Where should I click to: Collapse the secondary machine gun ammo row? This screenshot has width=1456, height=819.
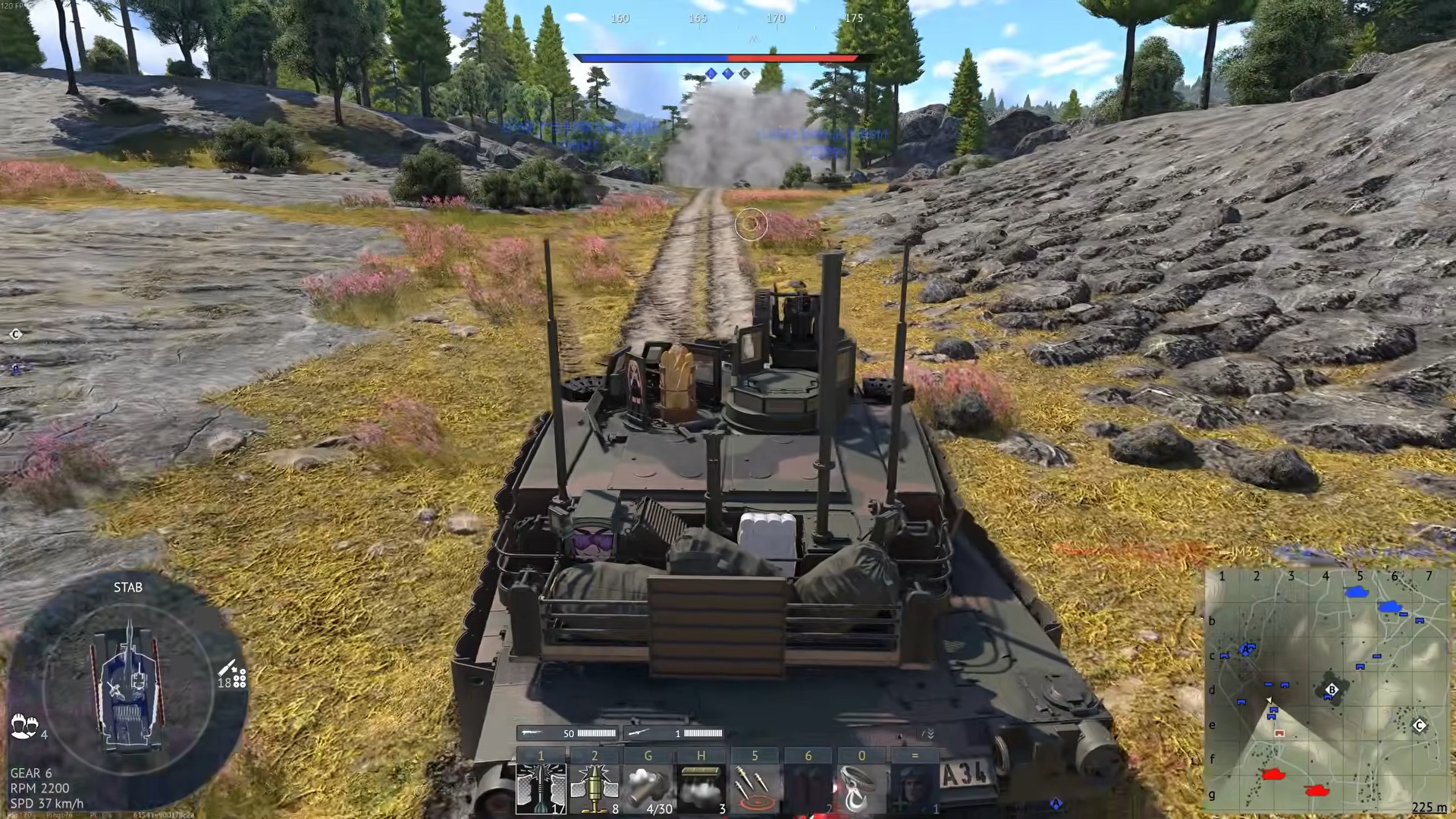(639, 733)
